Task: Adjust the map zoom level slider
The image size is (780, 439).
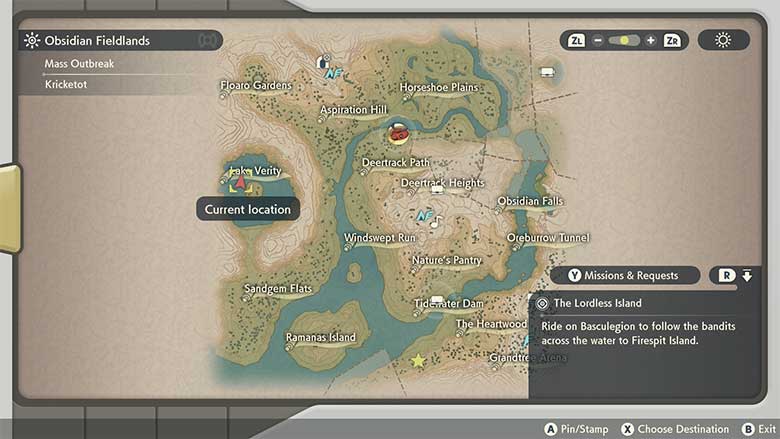Action: pos(624,41)
